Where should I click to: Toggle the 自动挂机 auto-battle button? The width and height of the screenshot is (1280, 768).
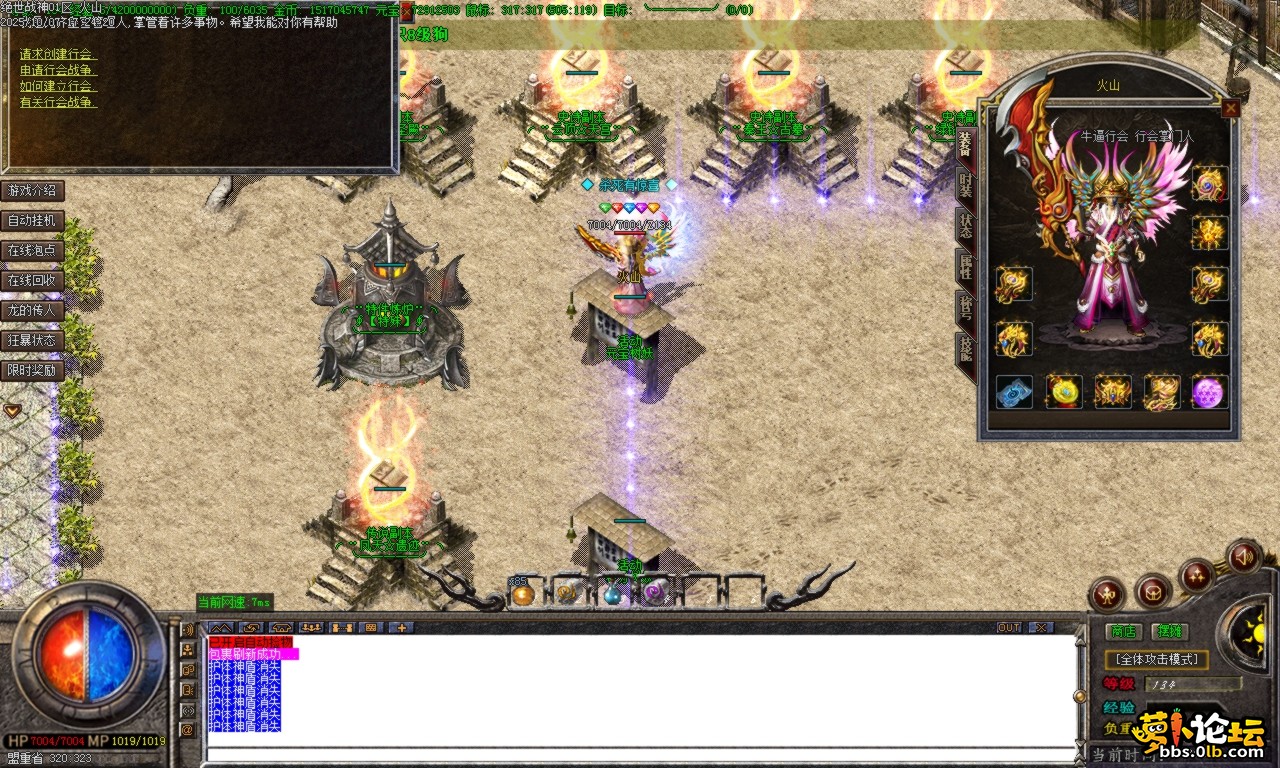[x=33, y=220]
